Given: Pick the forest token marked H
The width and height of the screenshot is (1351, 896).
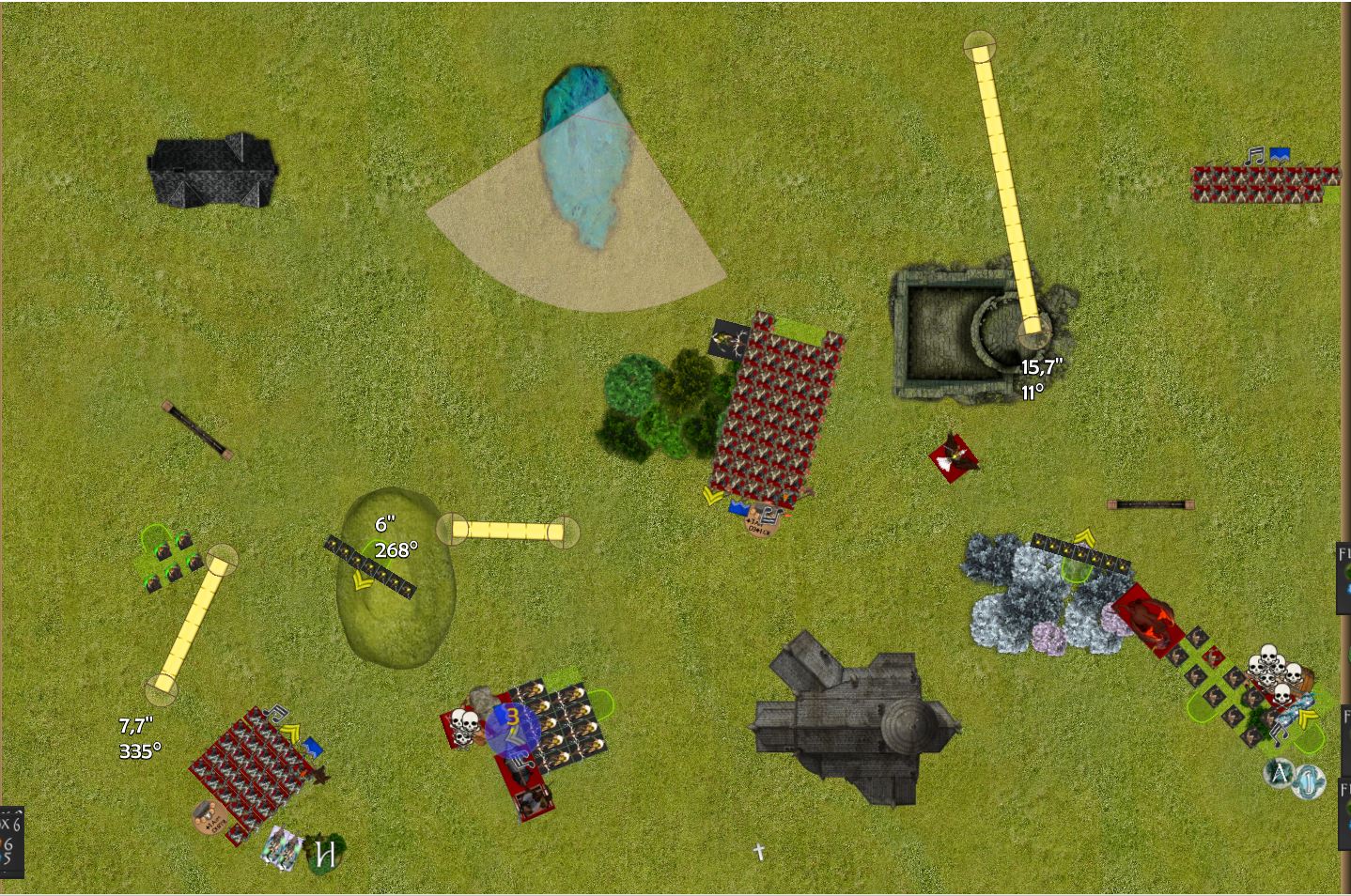Looking at the screenshot, I should [x=326, y=853].
